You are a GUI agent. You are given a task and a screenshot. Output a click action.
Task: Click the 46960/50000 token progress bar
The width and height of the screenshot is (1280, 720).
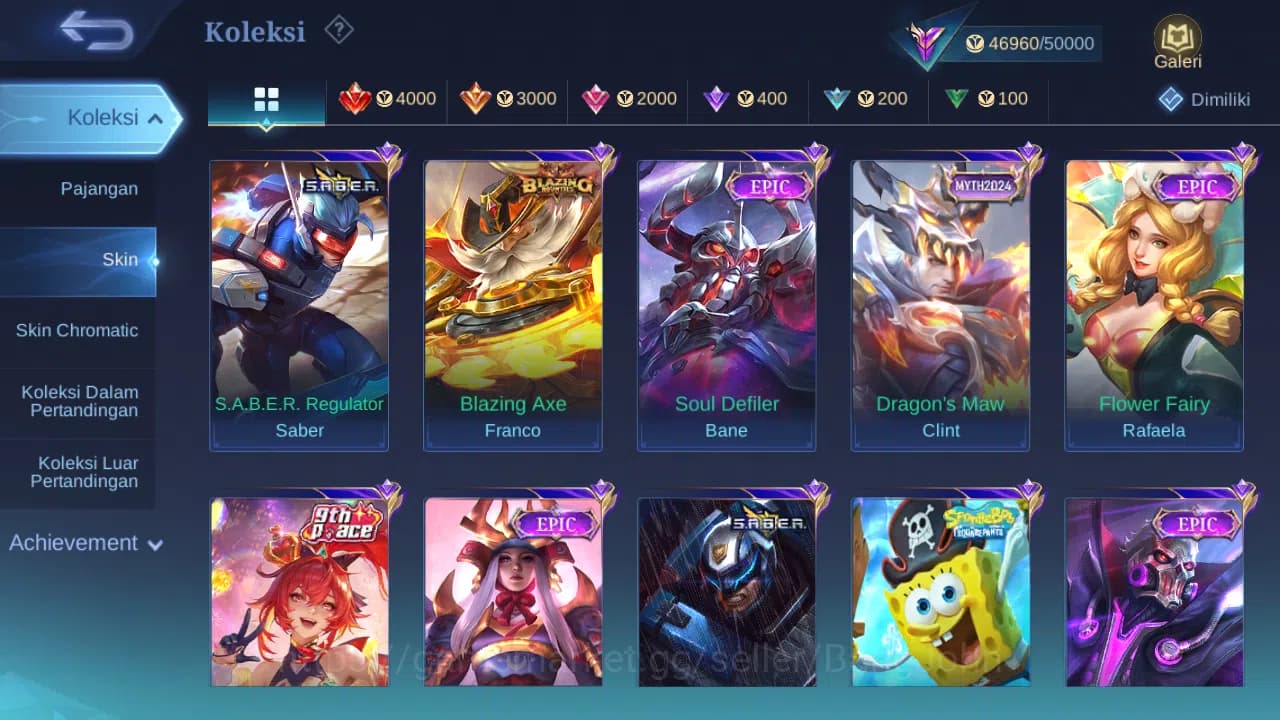click(1030, 43)
